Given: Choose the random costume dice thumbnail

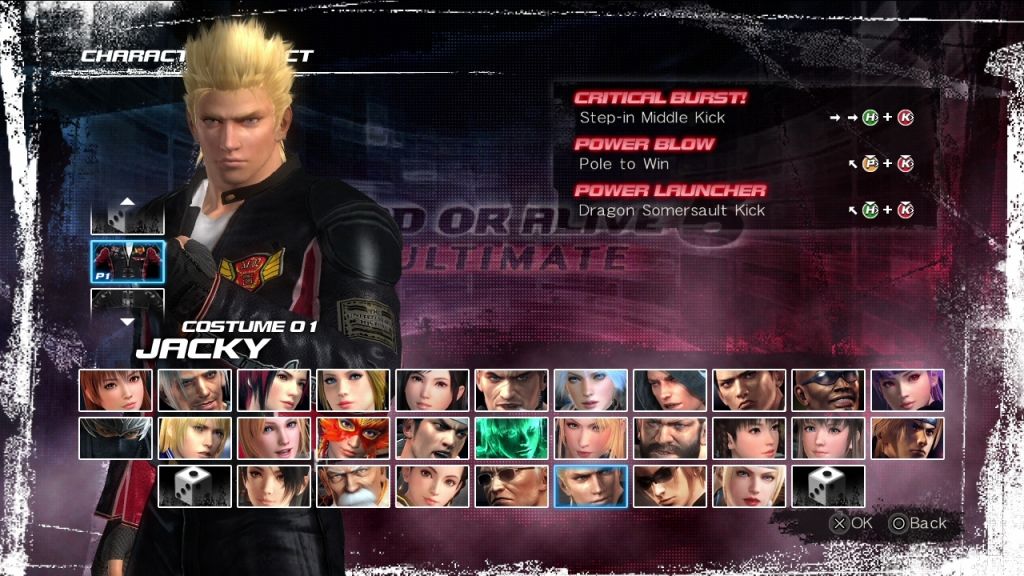Looking at the screenshot, I should [x=128, y=214].
